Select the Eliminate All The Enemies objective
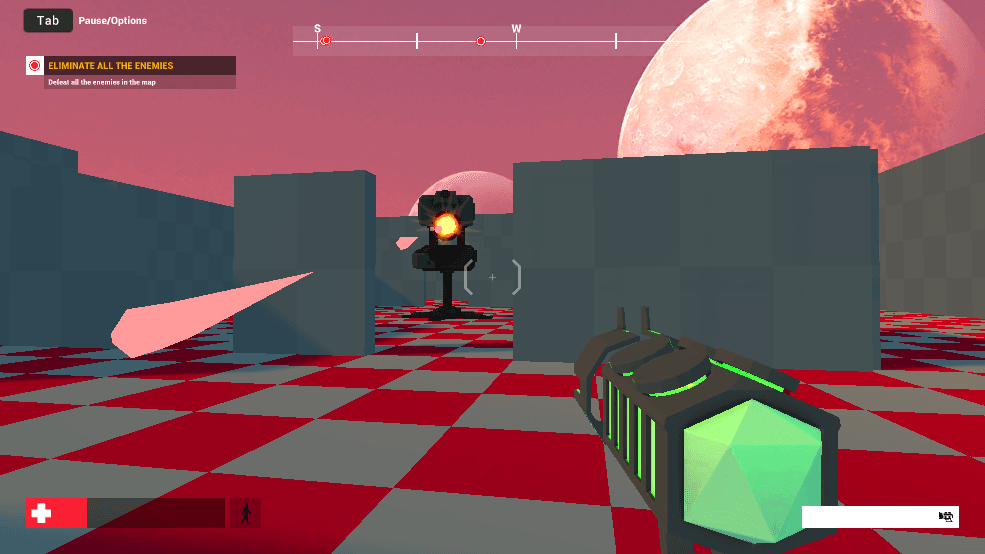Viewport: 985px width, 554px height. click(x=111, y=66)
